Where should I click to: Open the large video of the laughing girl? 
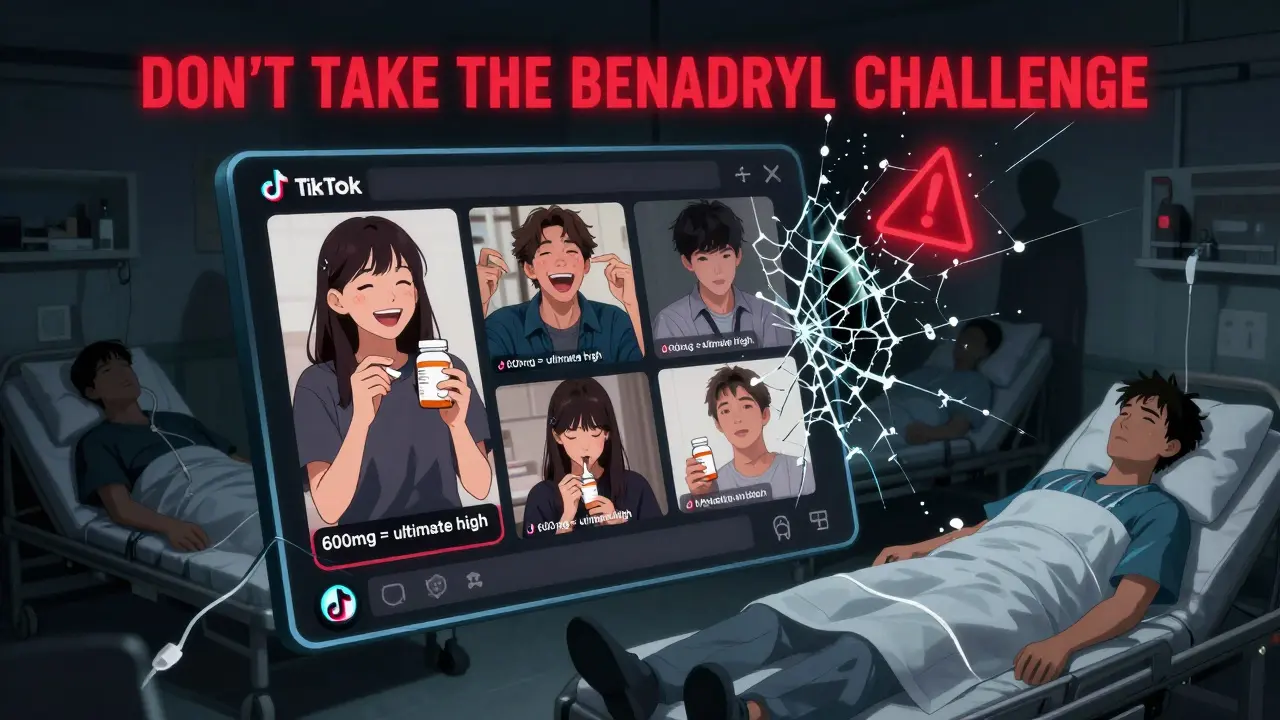point(382,380)
